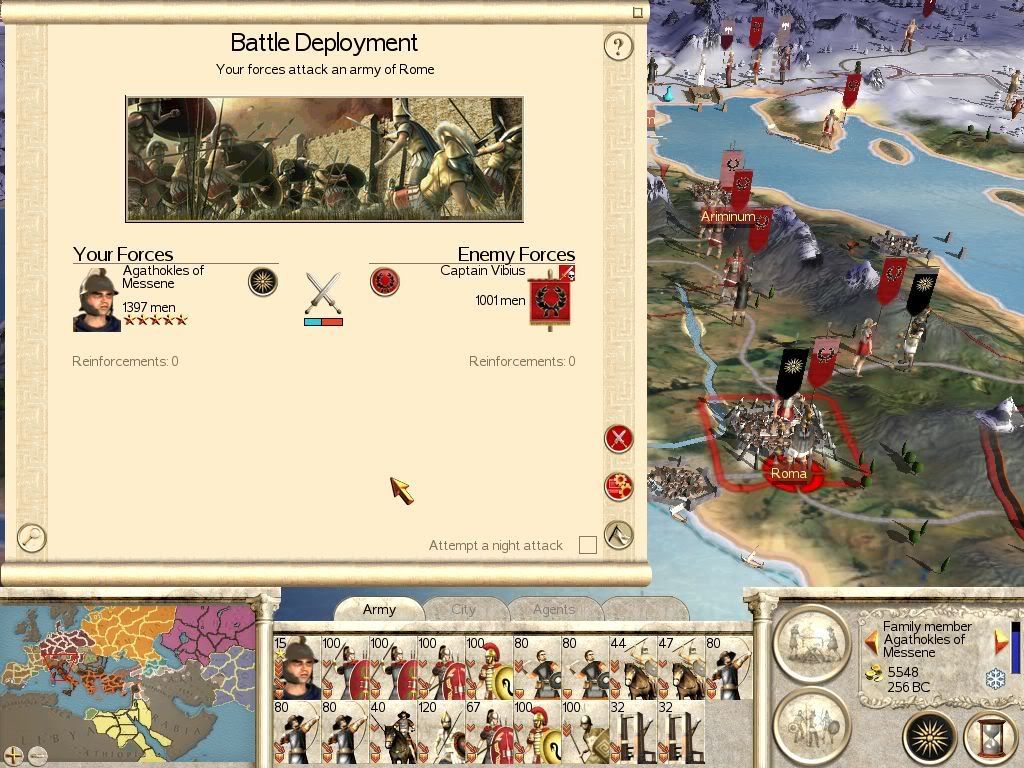
Task: Click the Roman red banner of Captain Vibius
Action: tap(549, 298)
